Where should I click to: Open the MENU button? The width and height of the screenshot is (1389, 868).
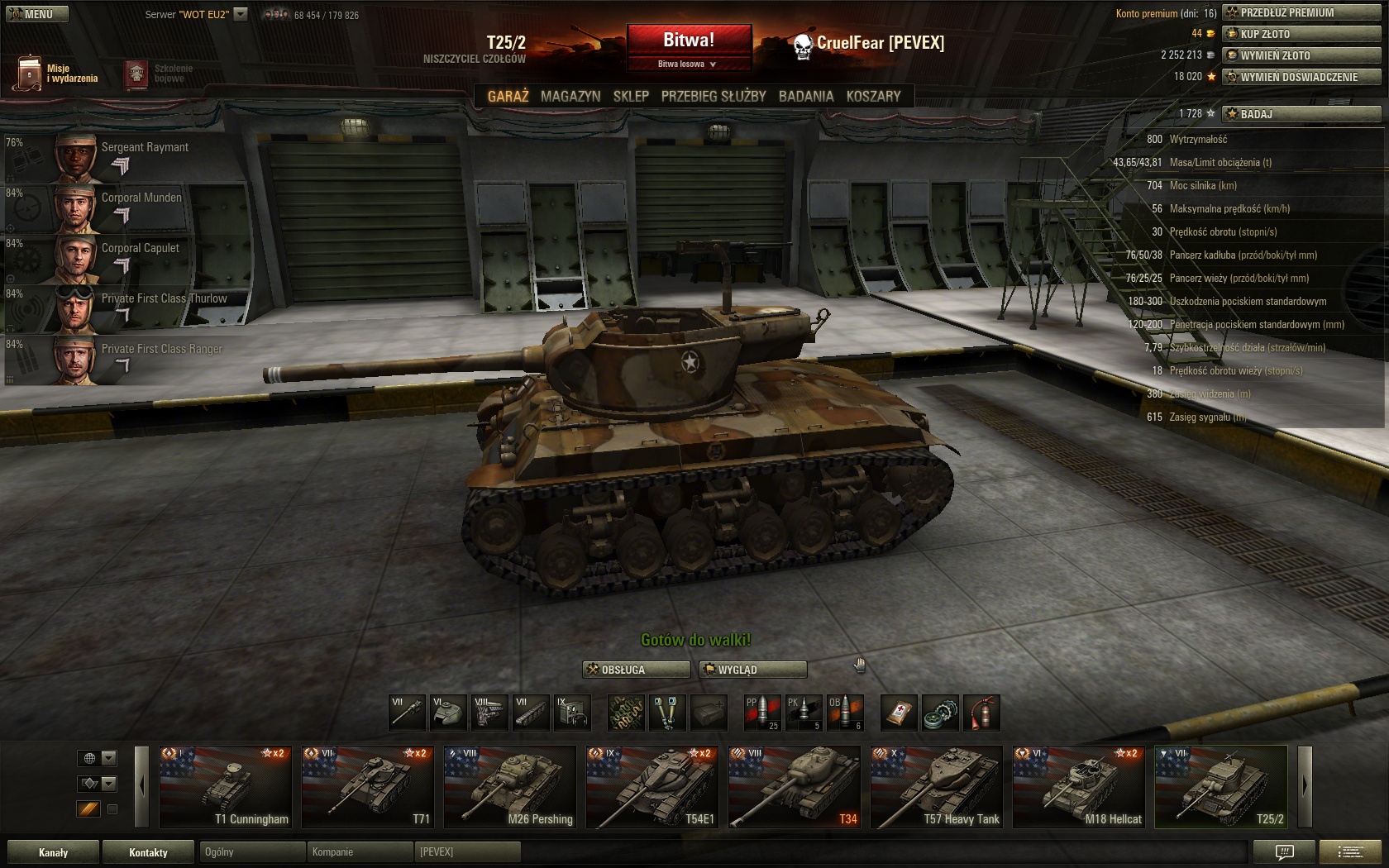tap(37, 14)
